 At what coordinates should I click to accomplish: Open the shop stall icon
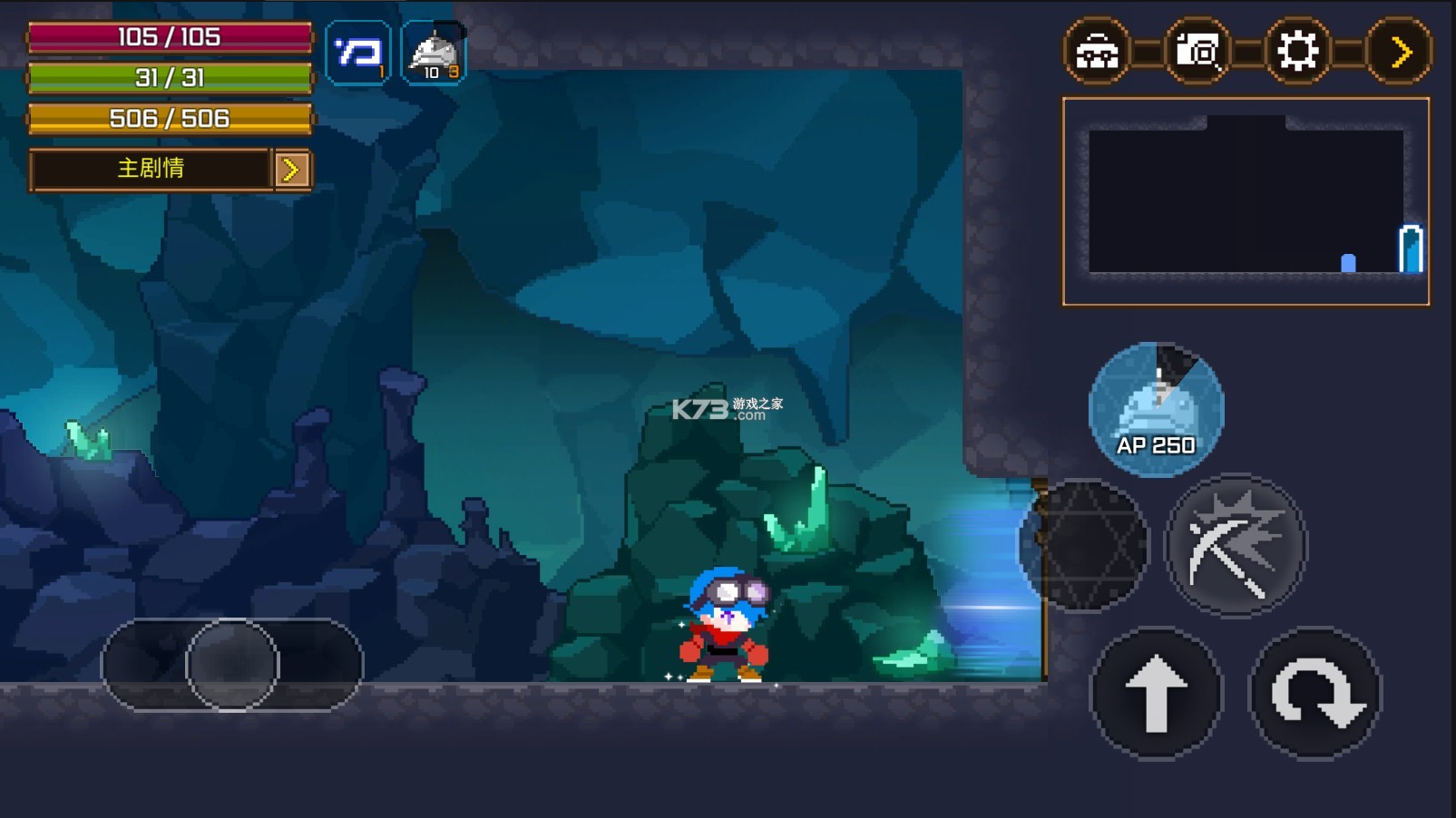[x=1097, y=51]
